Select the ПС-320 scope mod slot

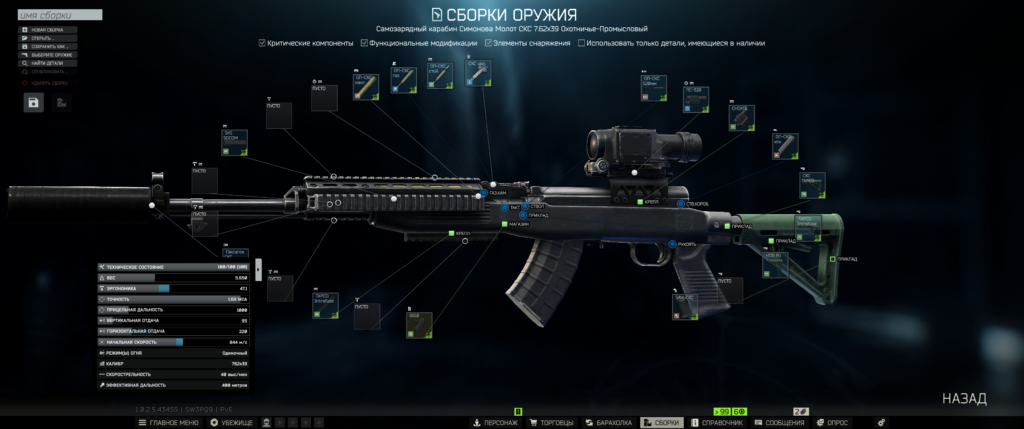(696, 101)
